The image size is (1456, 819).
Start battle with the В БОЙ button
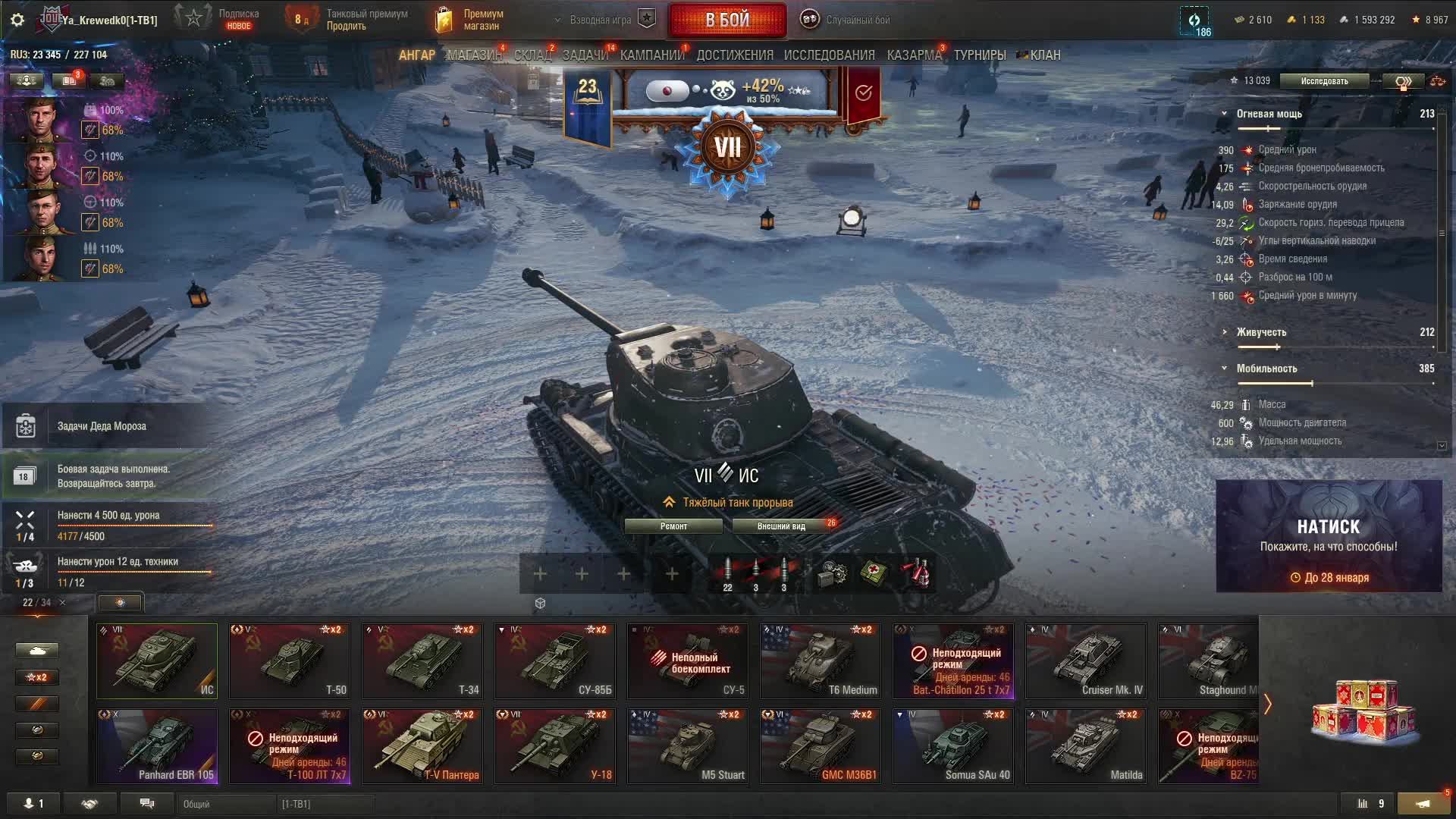pos(726,20)
